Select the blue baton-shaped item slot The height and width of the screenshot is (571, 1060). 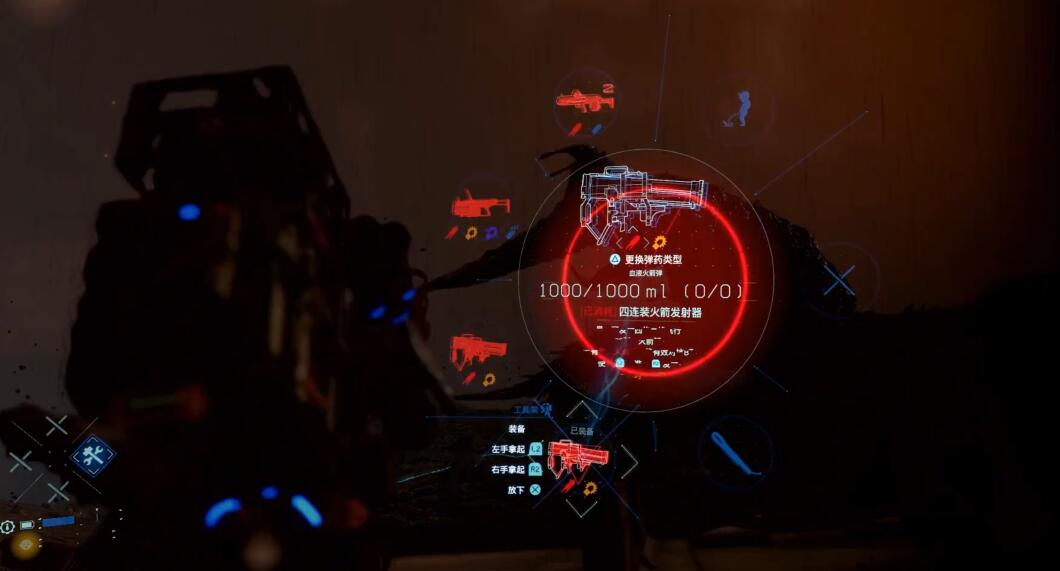[x=734, y=453]
